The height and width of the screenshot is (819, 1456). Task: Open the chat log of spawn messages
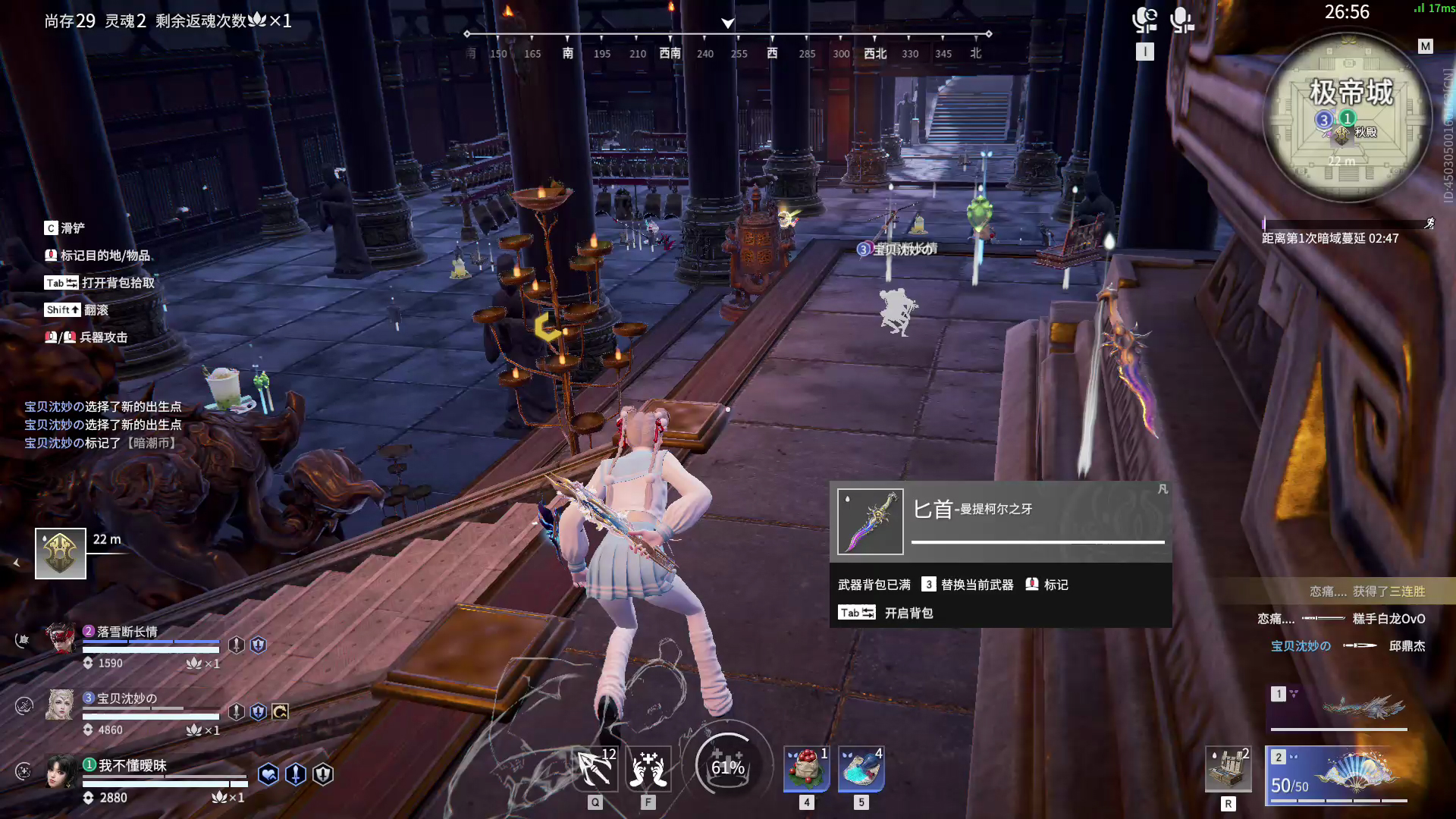pyautogui.click(x=103, y=425)
